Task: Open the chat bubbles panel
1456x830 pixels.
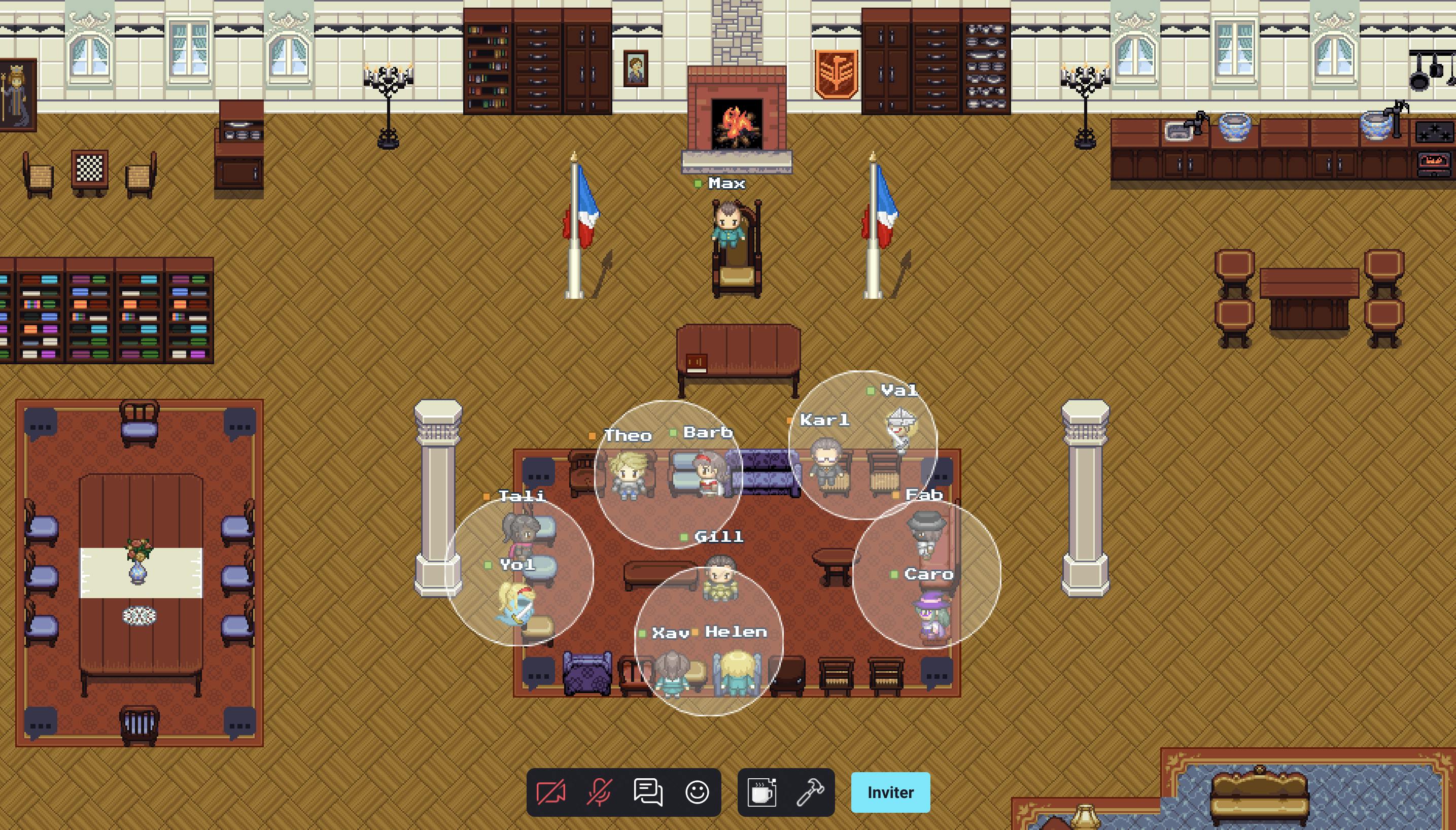Action: 648,792
